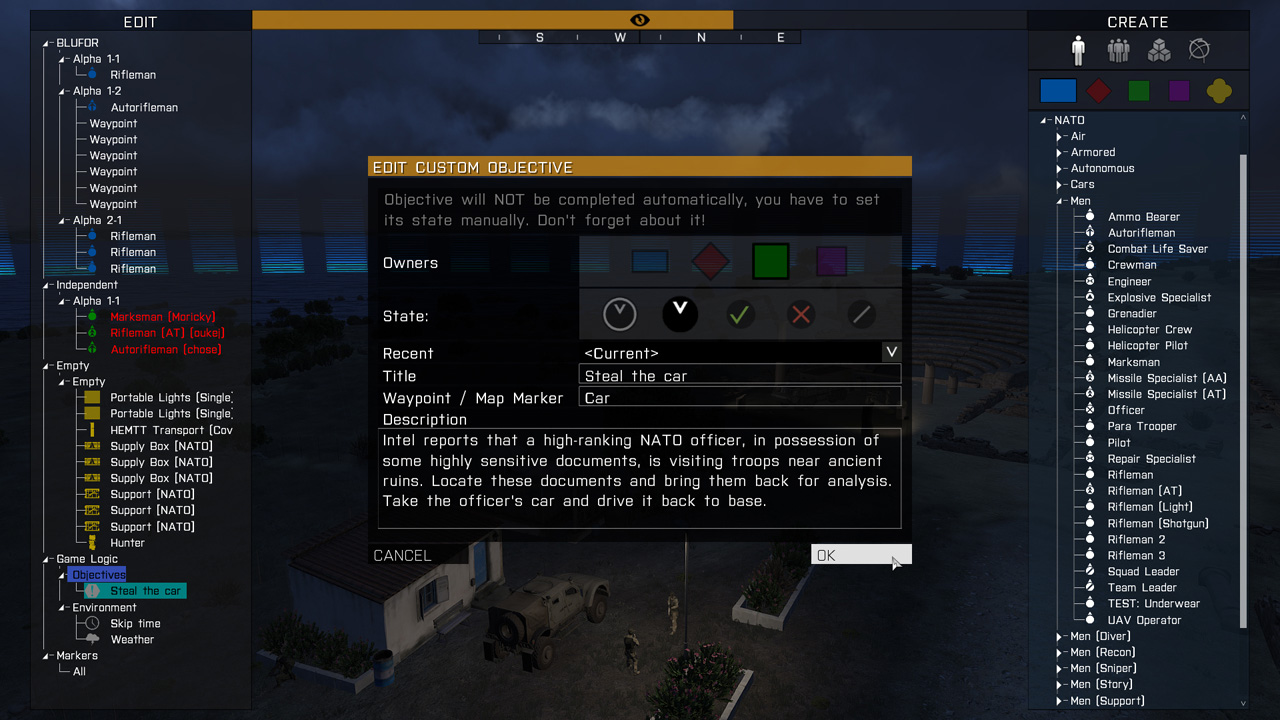Toggle BLUFOR as an objective owner
This screenshot has height=720, width=1280.
point(650,260)
